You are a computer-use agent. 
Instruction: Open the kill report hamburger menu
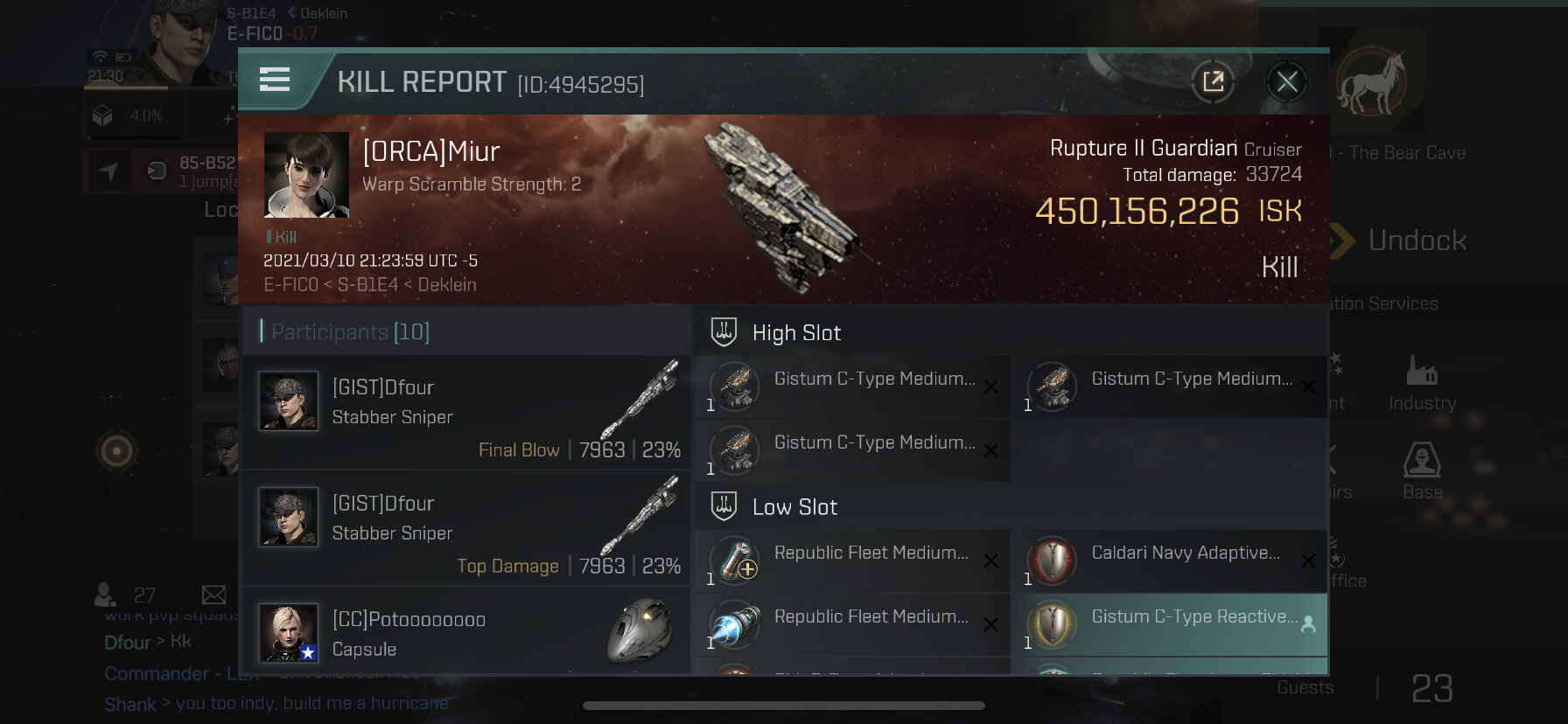point(275,80)
